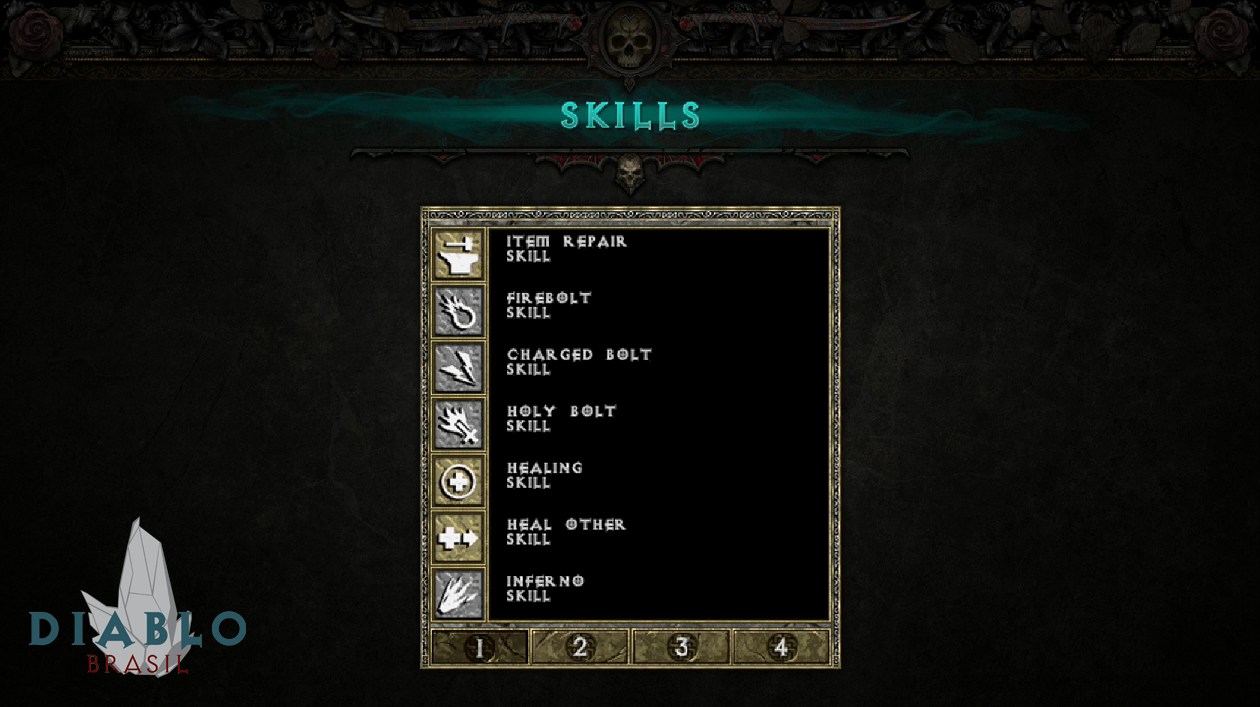The height and width of the screenshot is (707, 1260).
Task: Activate the Healing cross icon
Action: 459,481
